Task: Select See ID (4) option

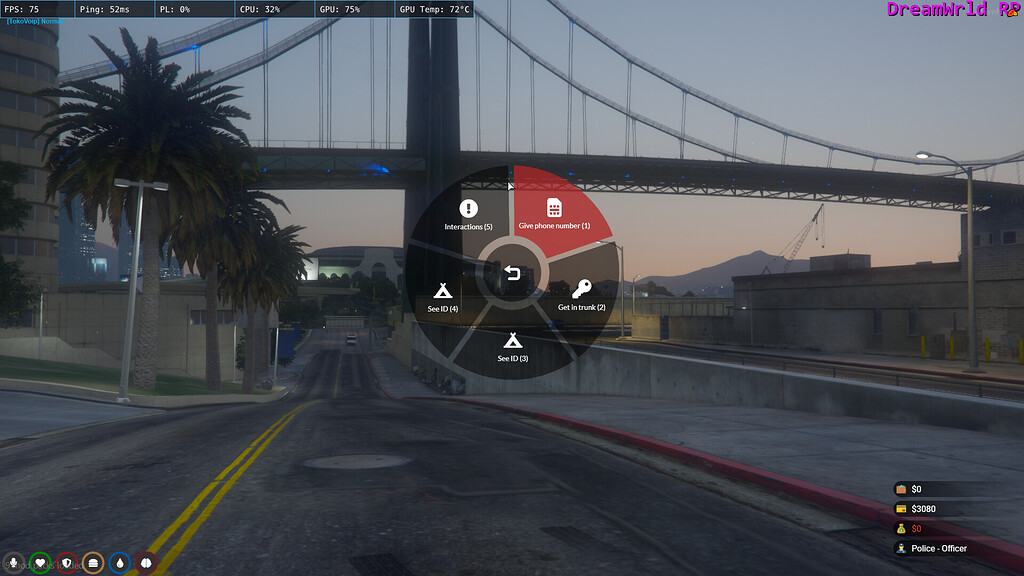Action: click(443, 297)
